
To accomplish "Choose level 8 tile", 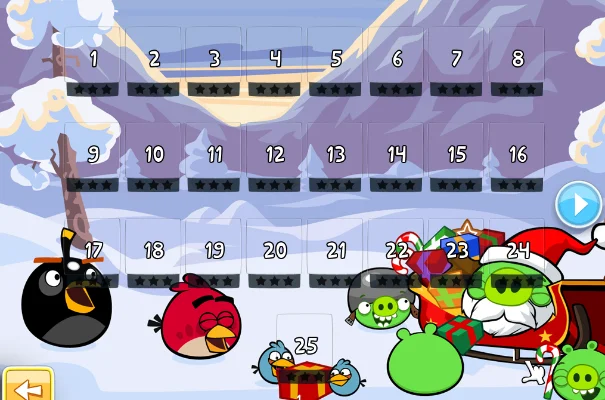I will [x=517, y=63].
